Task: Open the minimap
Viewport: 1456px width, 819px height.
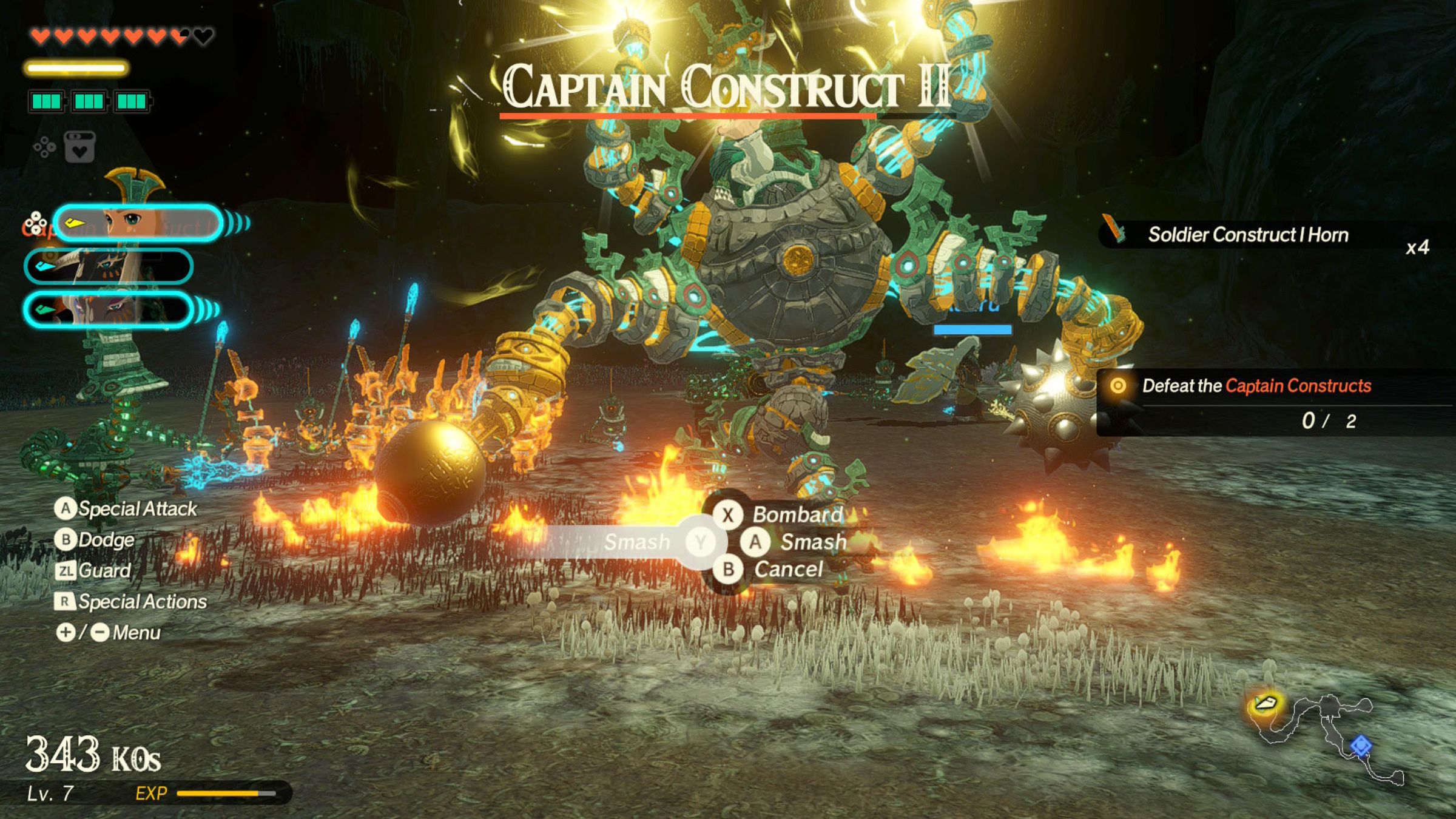Action: tap(1329, 737)
